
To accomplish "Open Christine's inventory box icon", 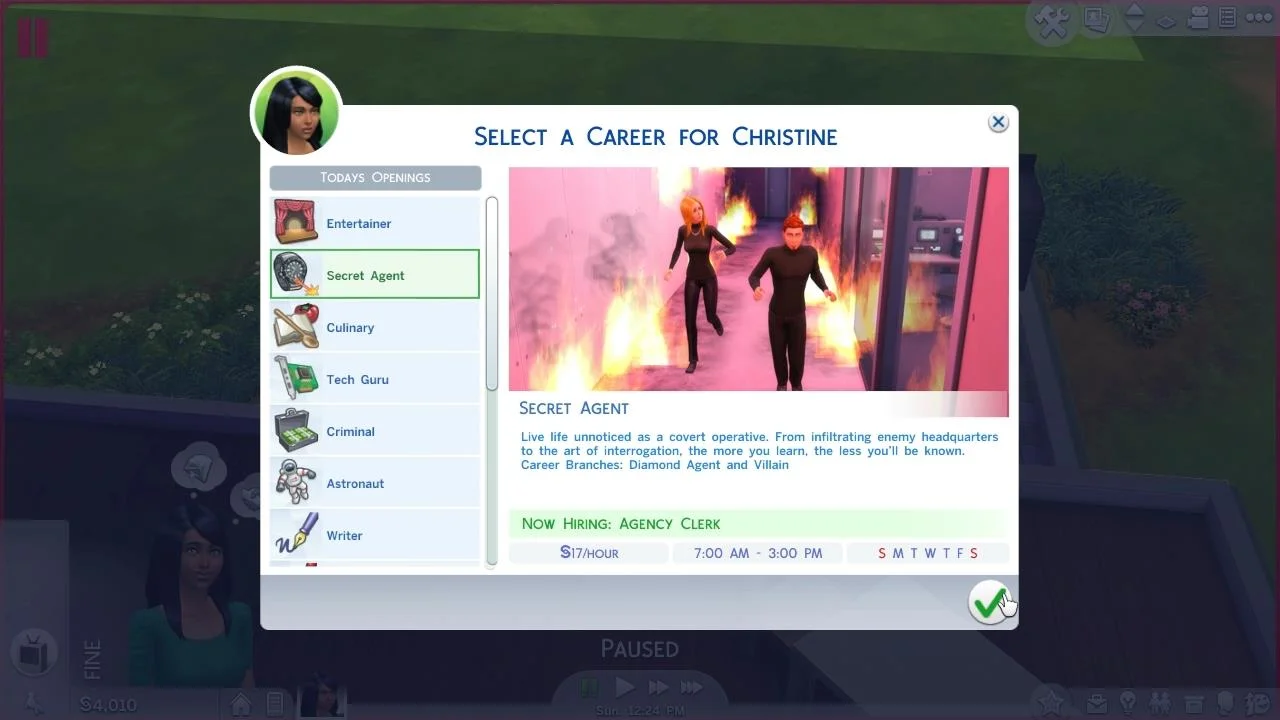I will click(1193, 702).
